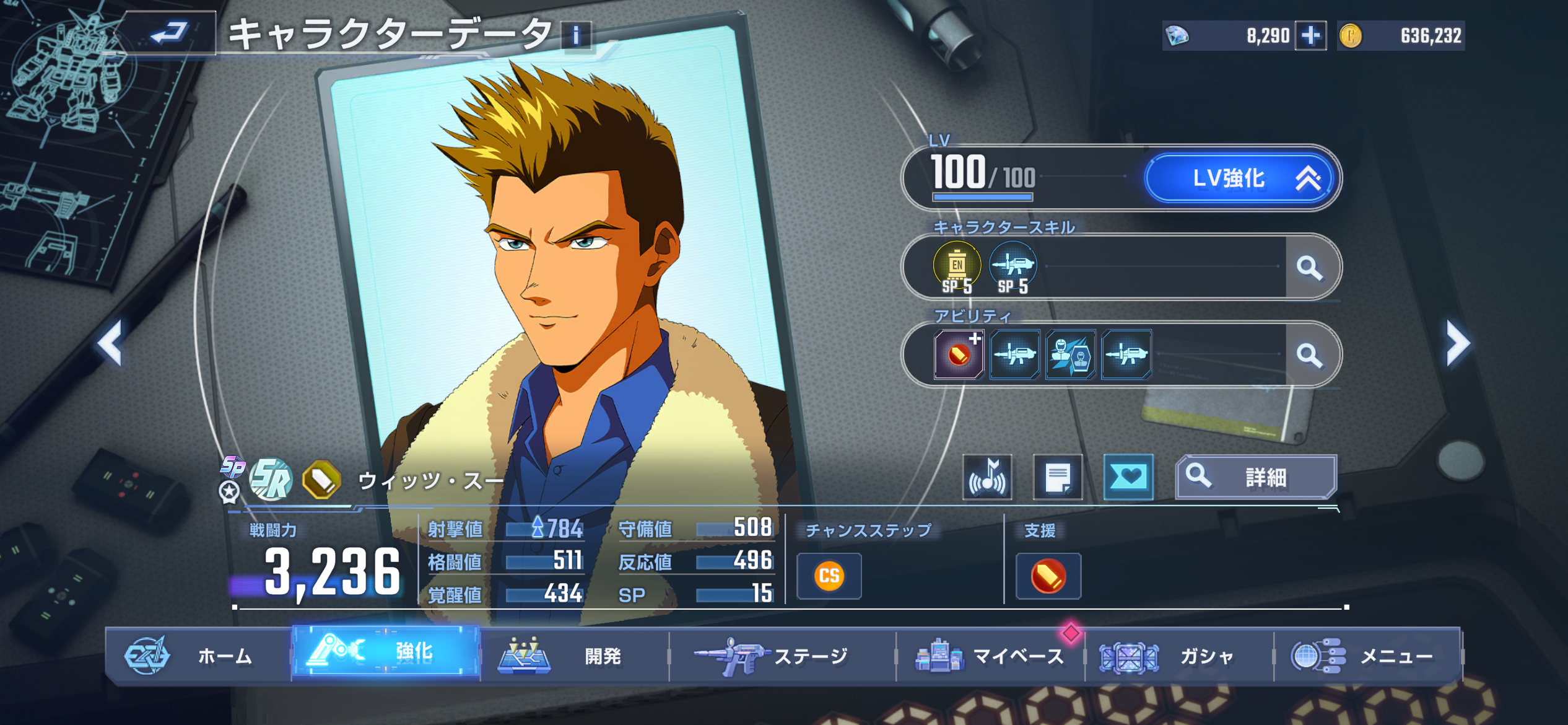Go back with the return arrow button
This screenshot has height=725, width=1568.
coord(168,33)
